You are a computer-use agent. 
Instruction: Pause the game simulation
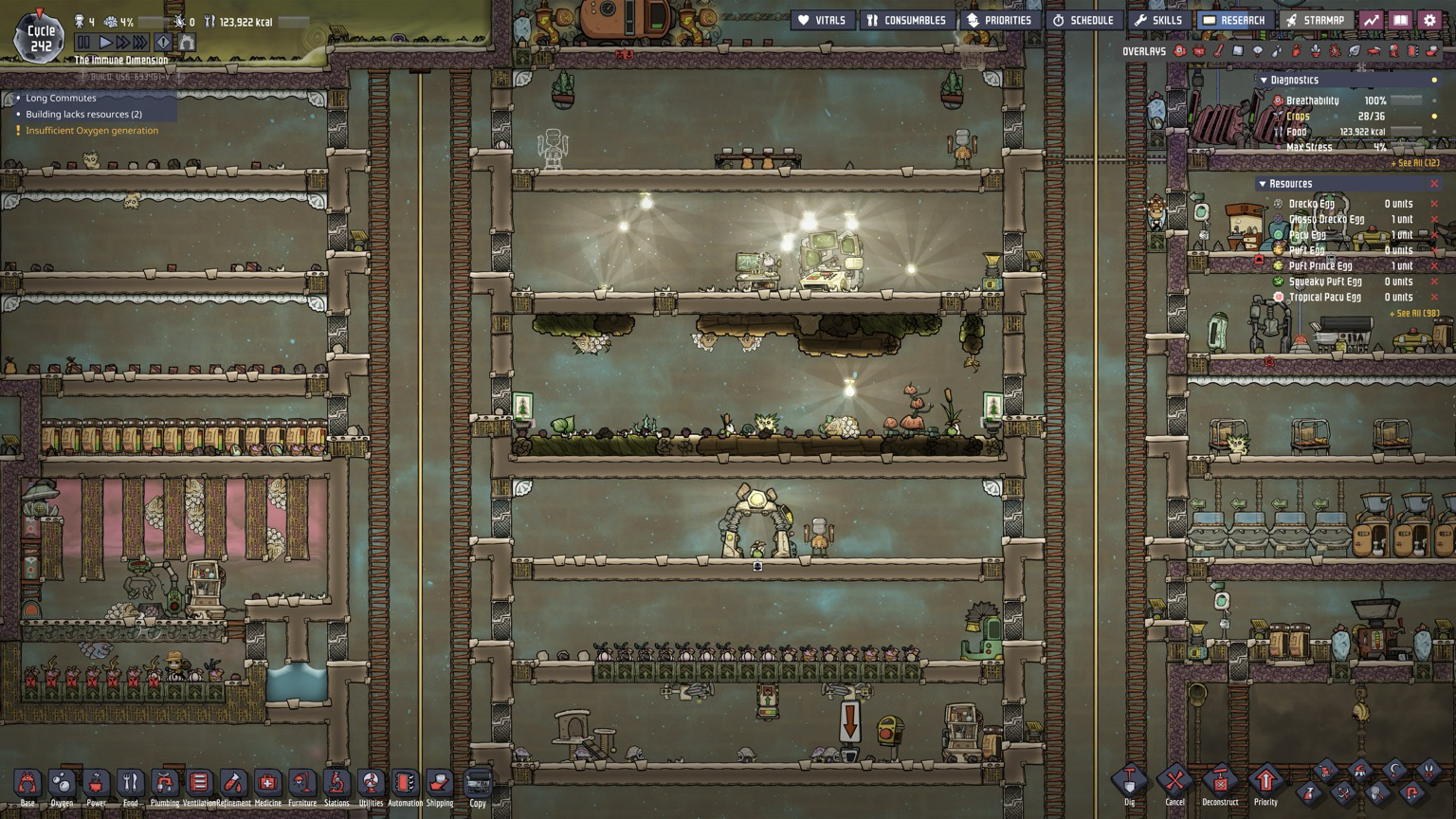pos(83,43)
